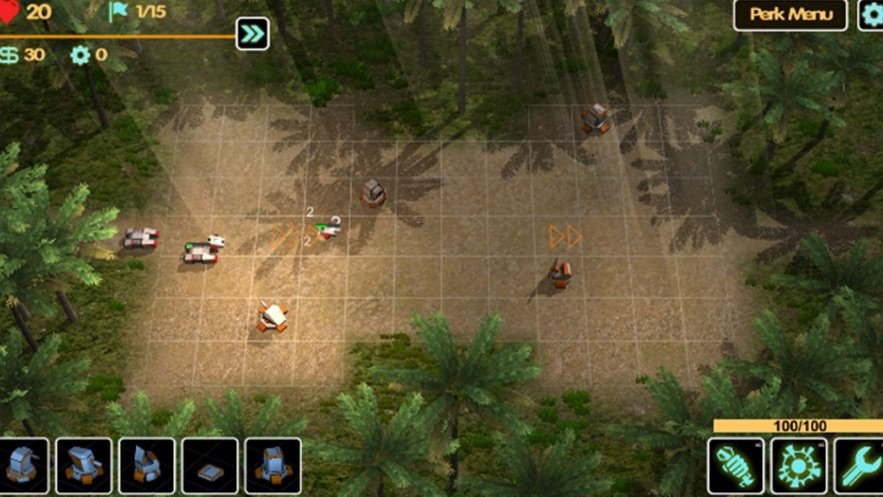This screenshot has width=883, height=497.
Task: Select the flat platform tile build slot
Action: pos(210,467)
